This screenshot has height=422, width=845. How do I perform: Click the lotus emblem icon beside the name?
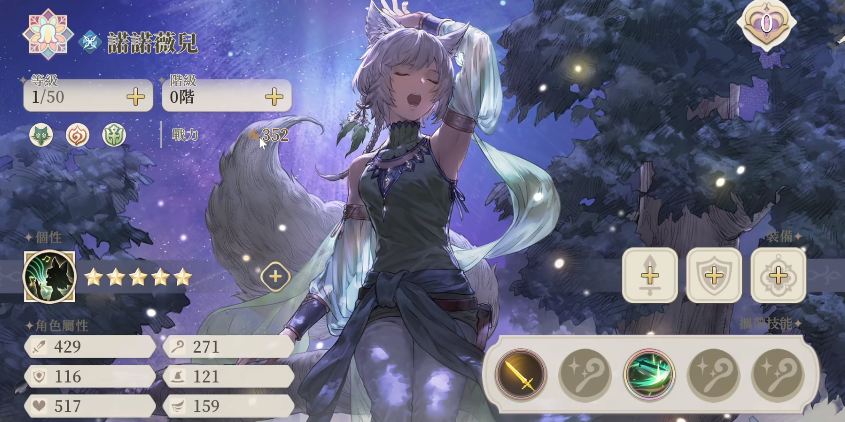(46, 31)
